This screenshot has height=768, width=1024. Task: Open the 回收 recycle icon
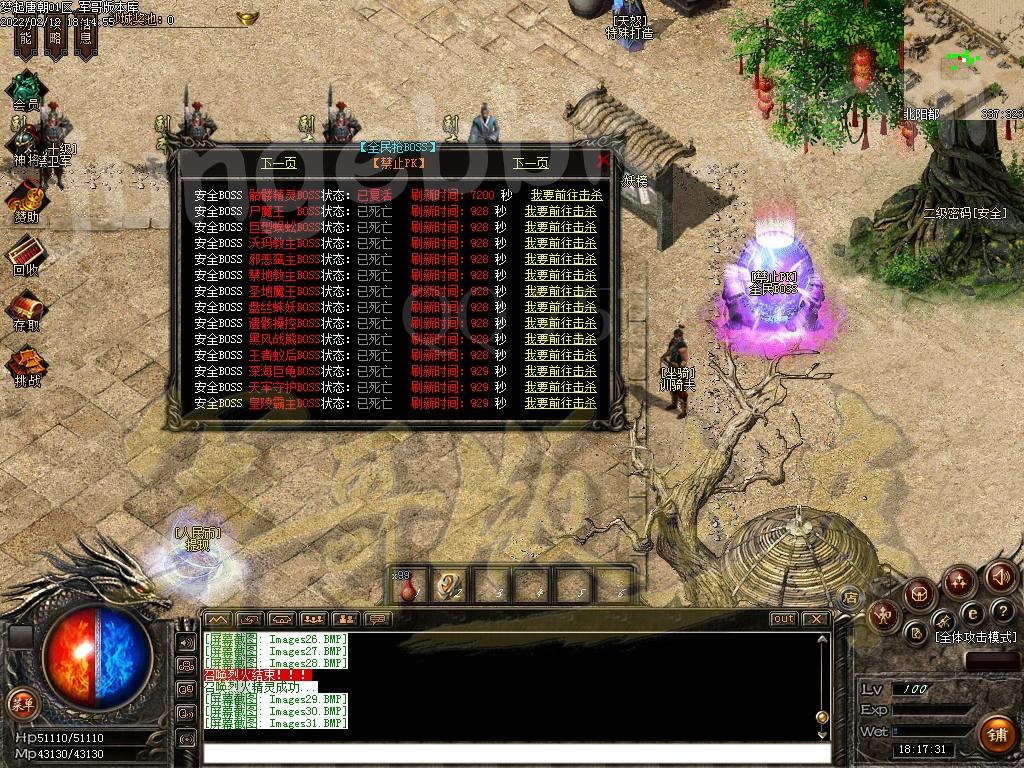click(25, 253)
